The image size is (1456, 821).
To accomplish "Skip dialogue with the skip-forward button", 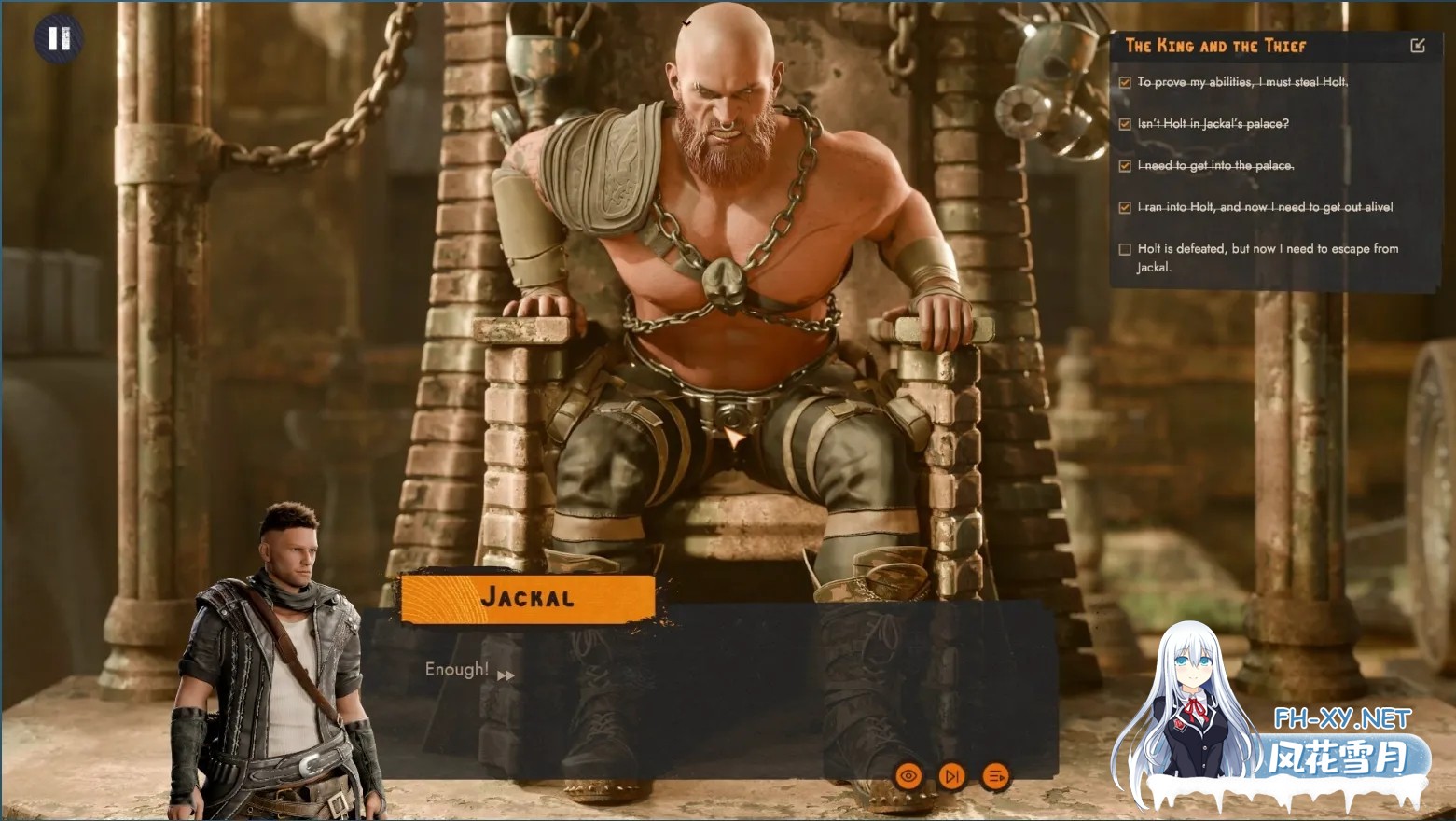I will (x=952, y=775).
